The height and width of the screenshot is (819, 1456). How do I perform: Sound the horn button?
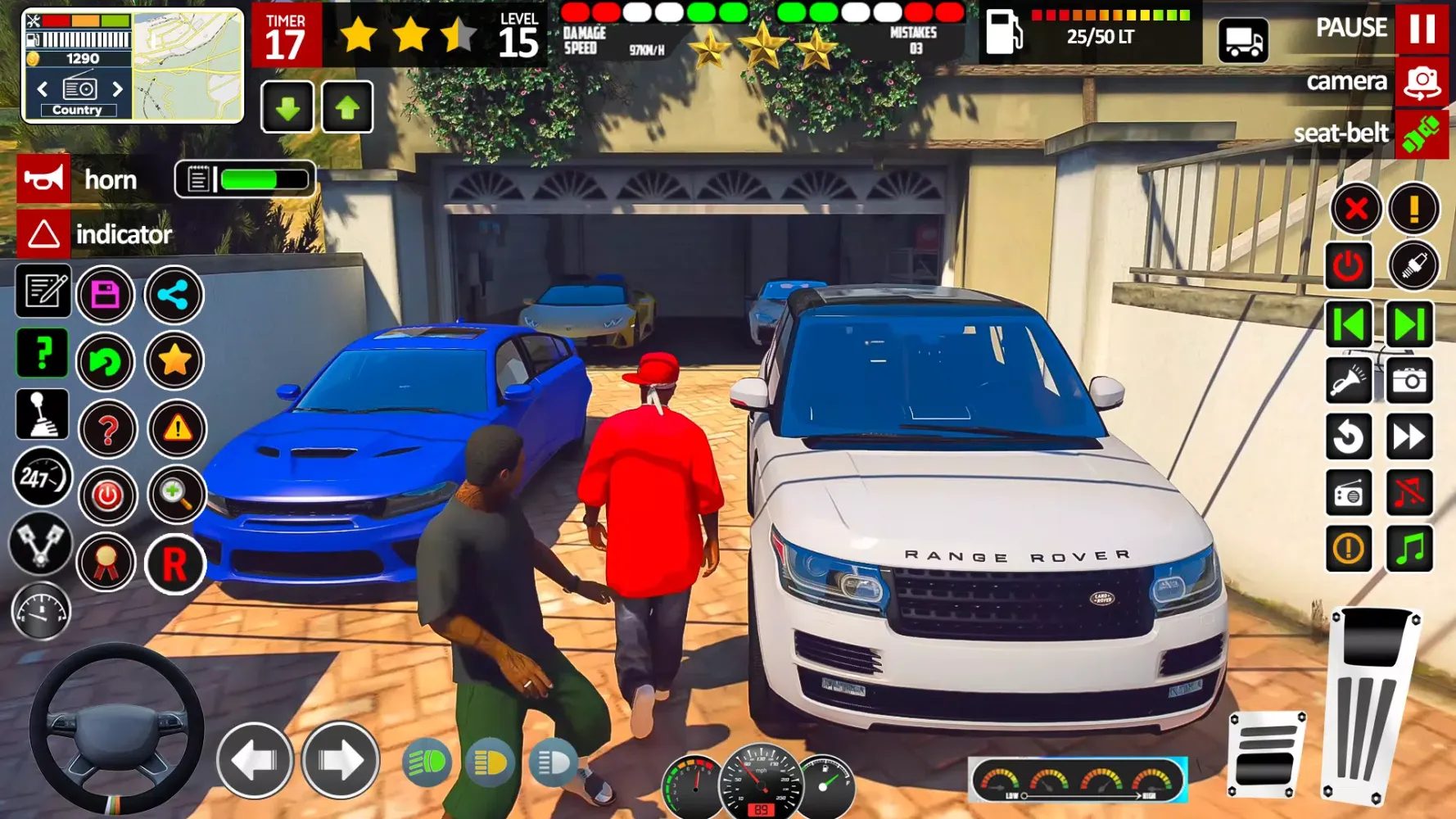point(43,179)
